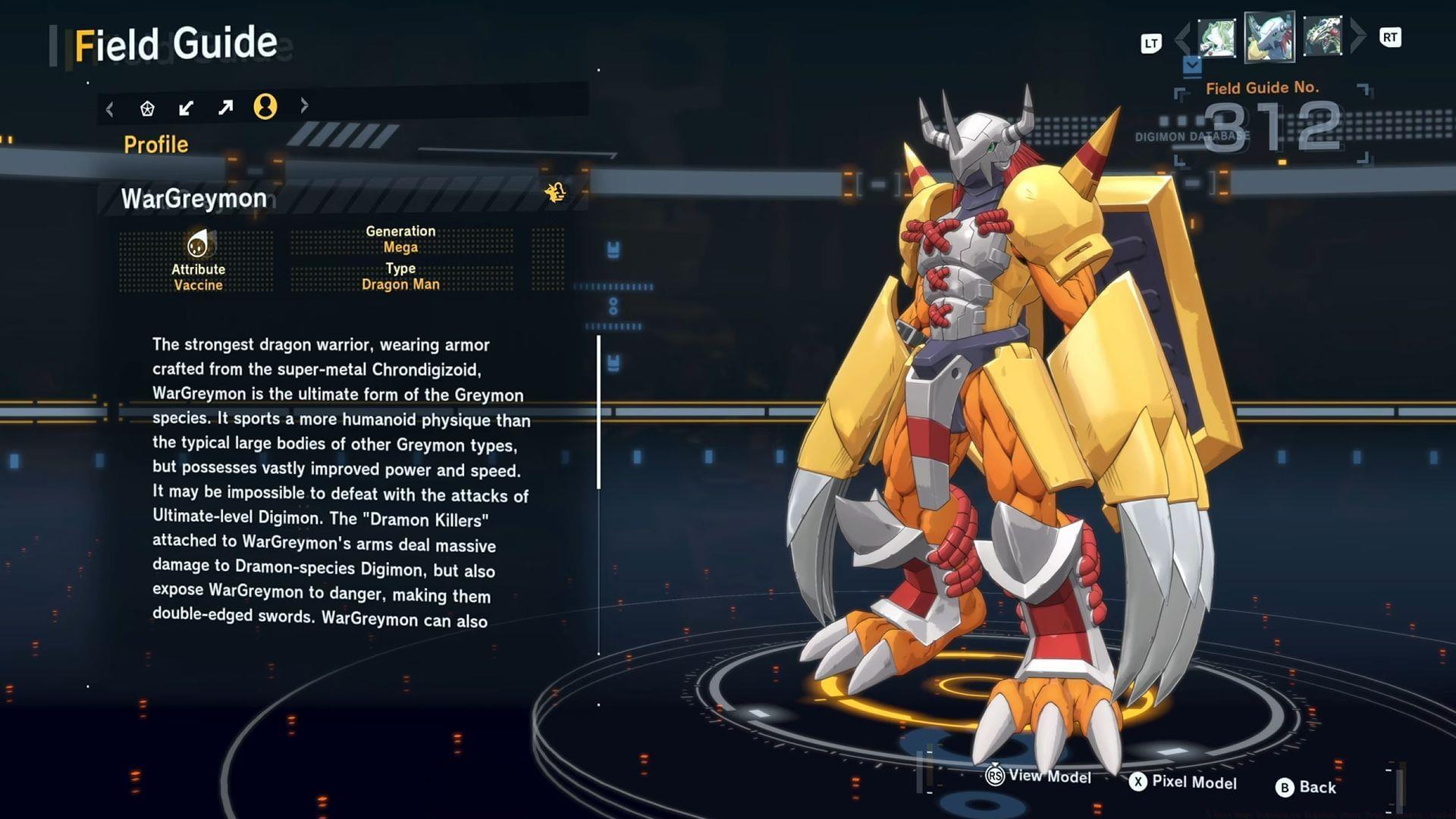
Task: Switch to the up-right arrow tab
Action: [225, 108]
